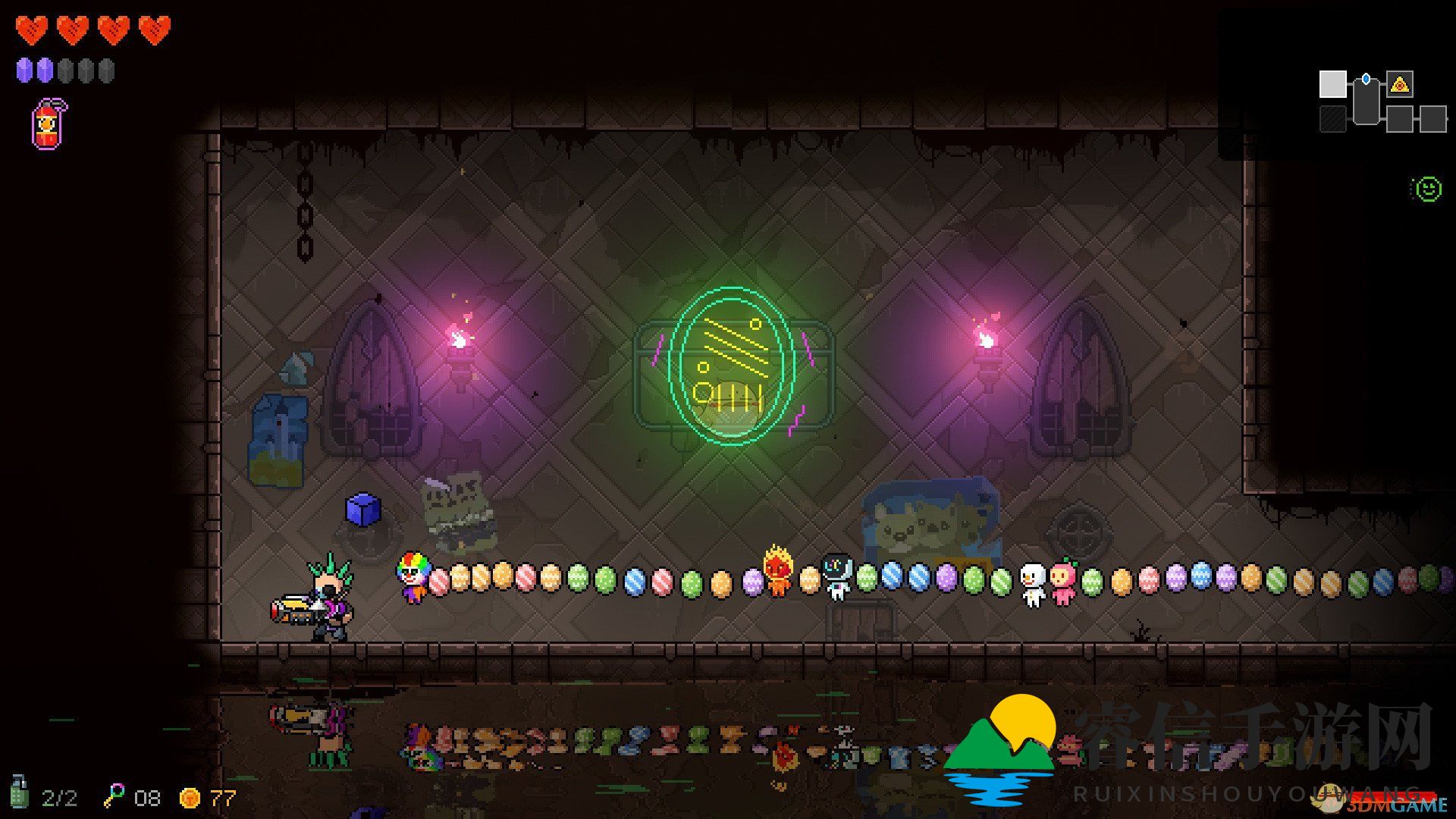
Task: Open the dungeon minimap
Action: coord(1382,103)
